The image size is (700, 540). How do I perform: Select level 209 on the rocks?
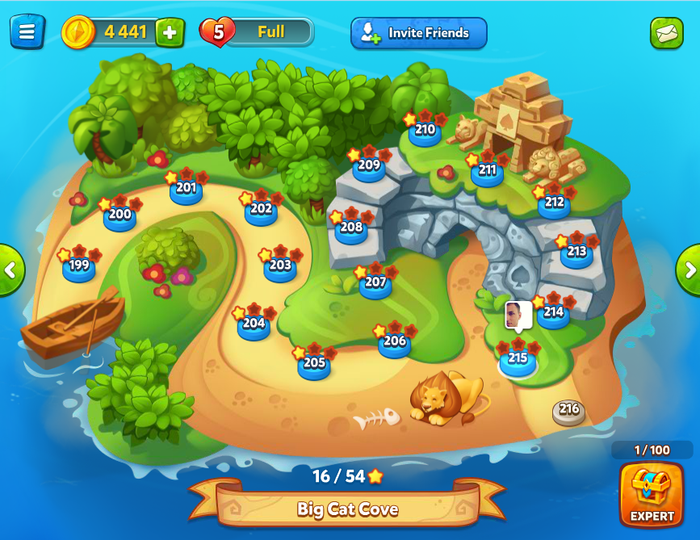tap(369, 166)
